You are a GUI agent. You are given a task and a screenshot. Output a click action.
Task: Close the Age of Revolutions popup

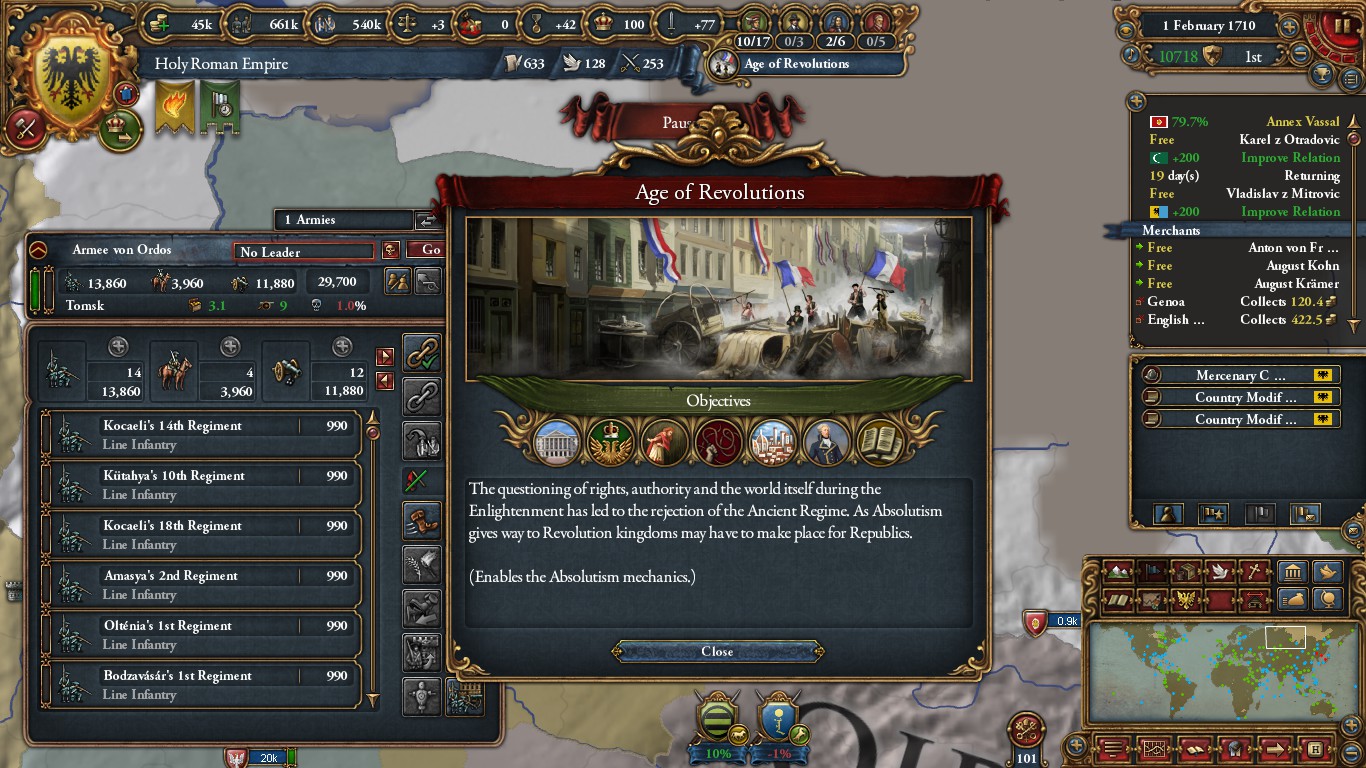(717, 651)
